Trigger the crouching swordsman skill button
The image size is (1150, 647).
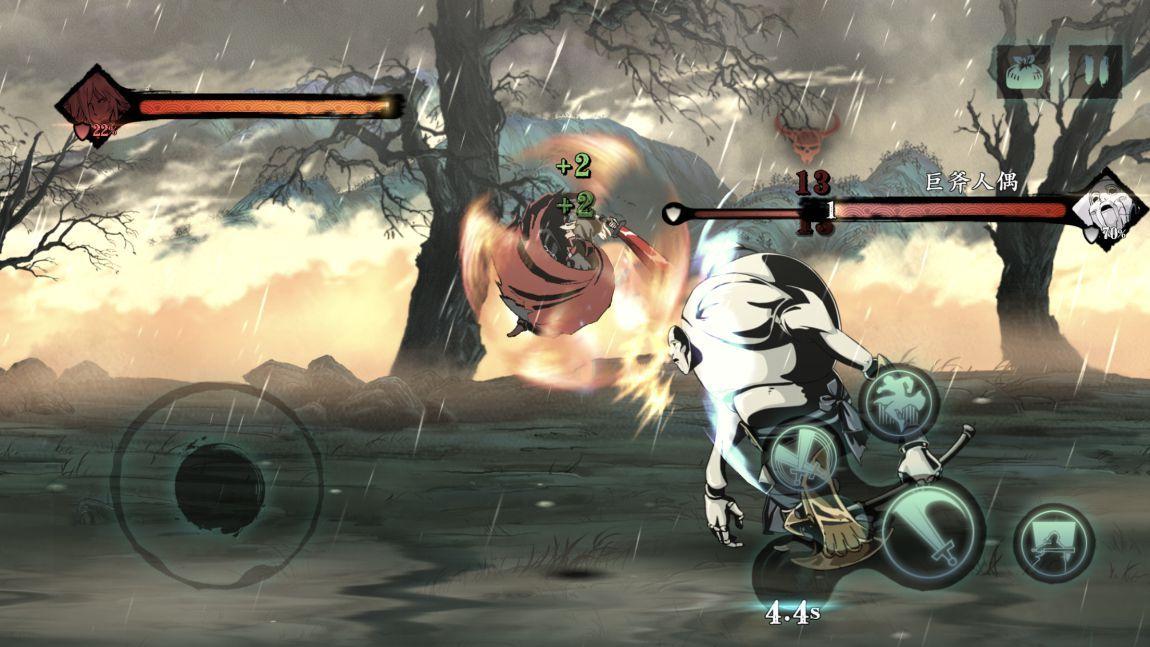point(1053,543)
